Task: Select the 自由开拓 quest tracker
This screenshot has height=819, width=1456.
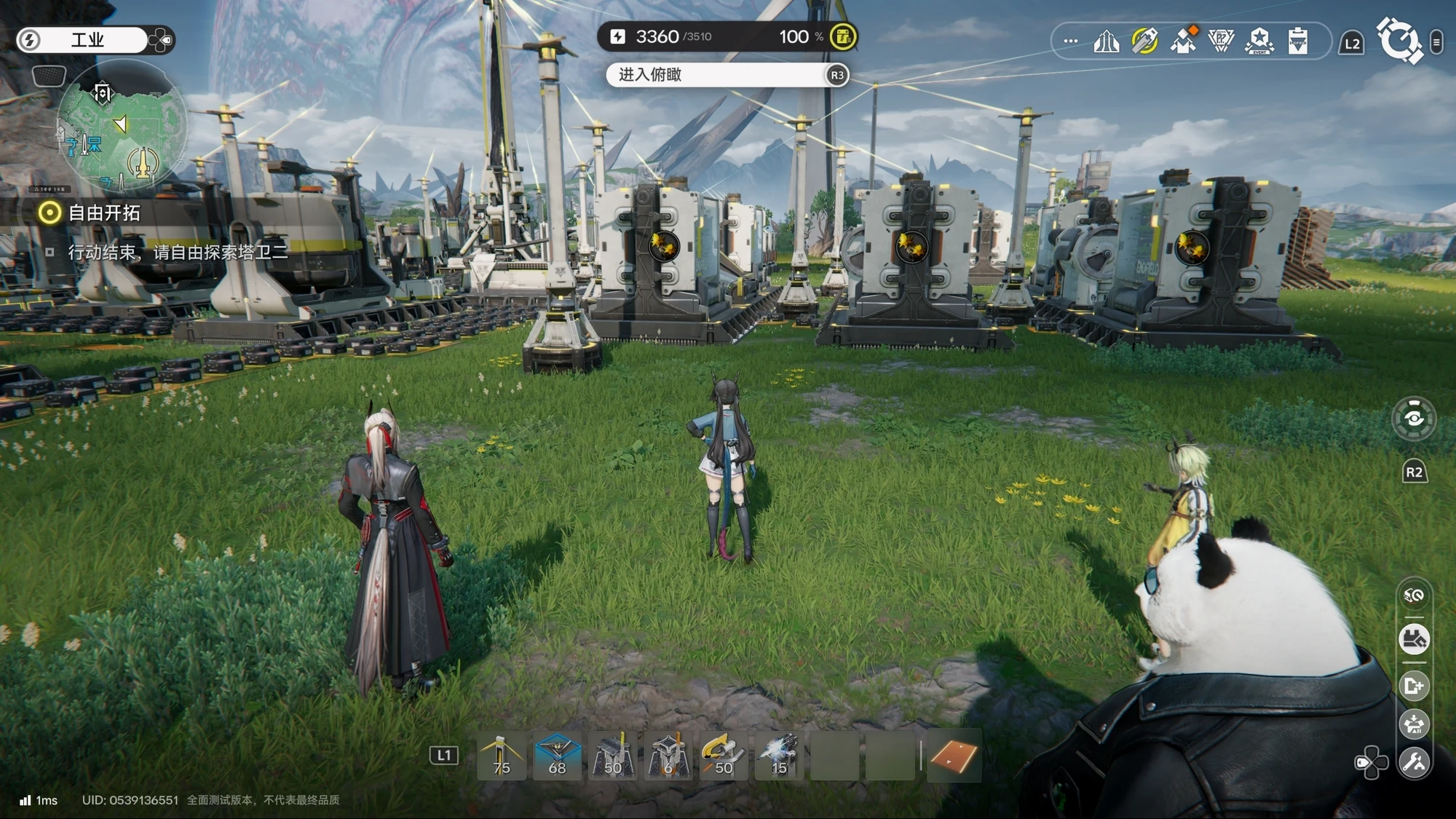Action: pyautogui.click(x=103, y=213)
